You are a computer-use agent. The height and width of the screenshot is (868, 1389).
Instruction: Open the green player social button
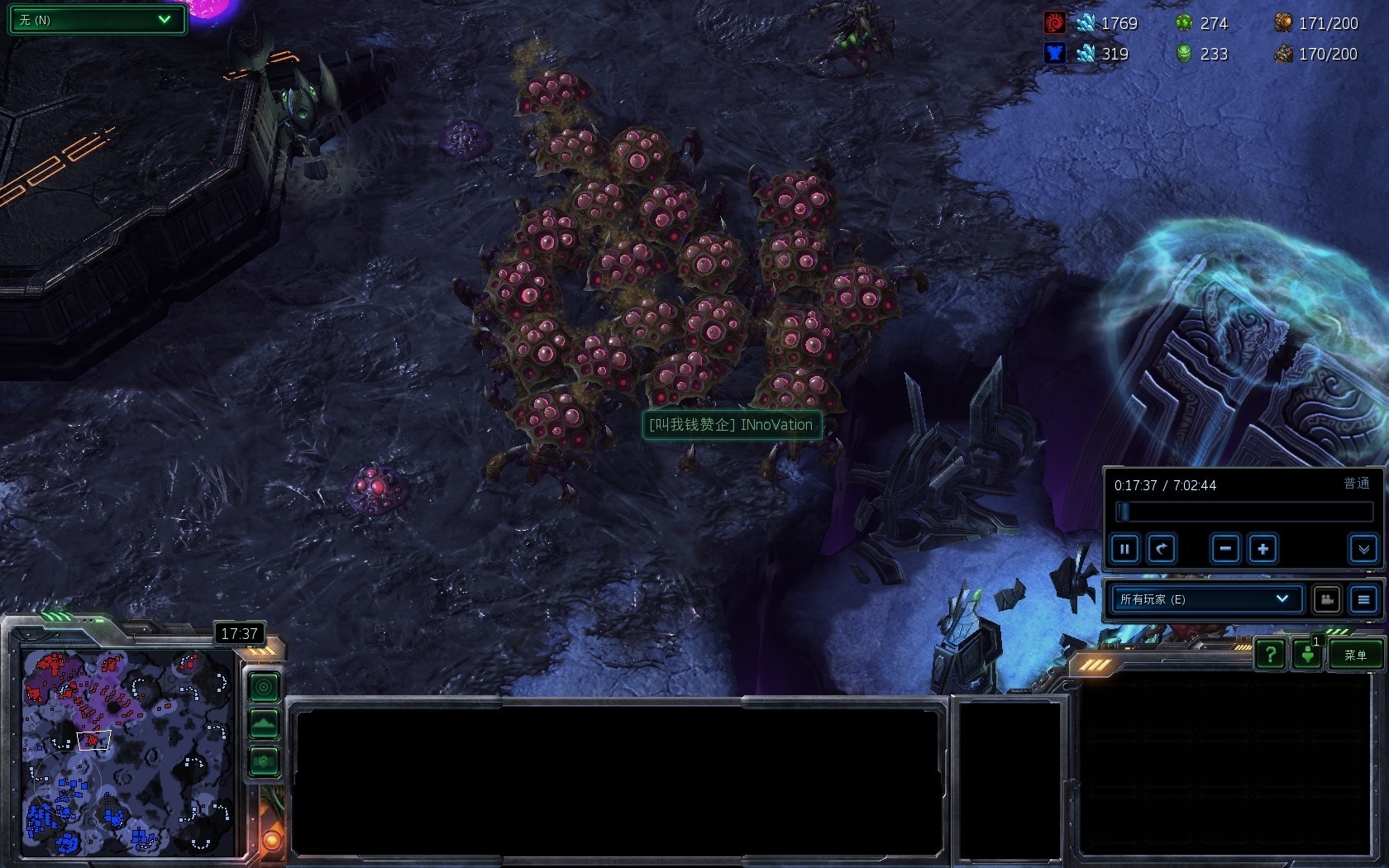click(1307, 656)
